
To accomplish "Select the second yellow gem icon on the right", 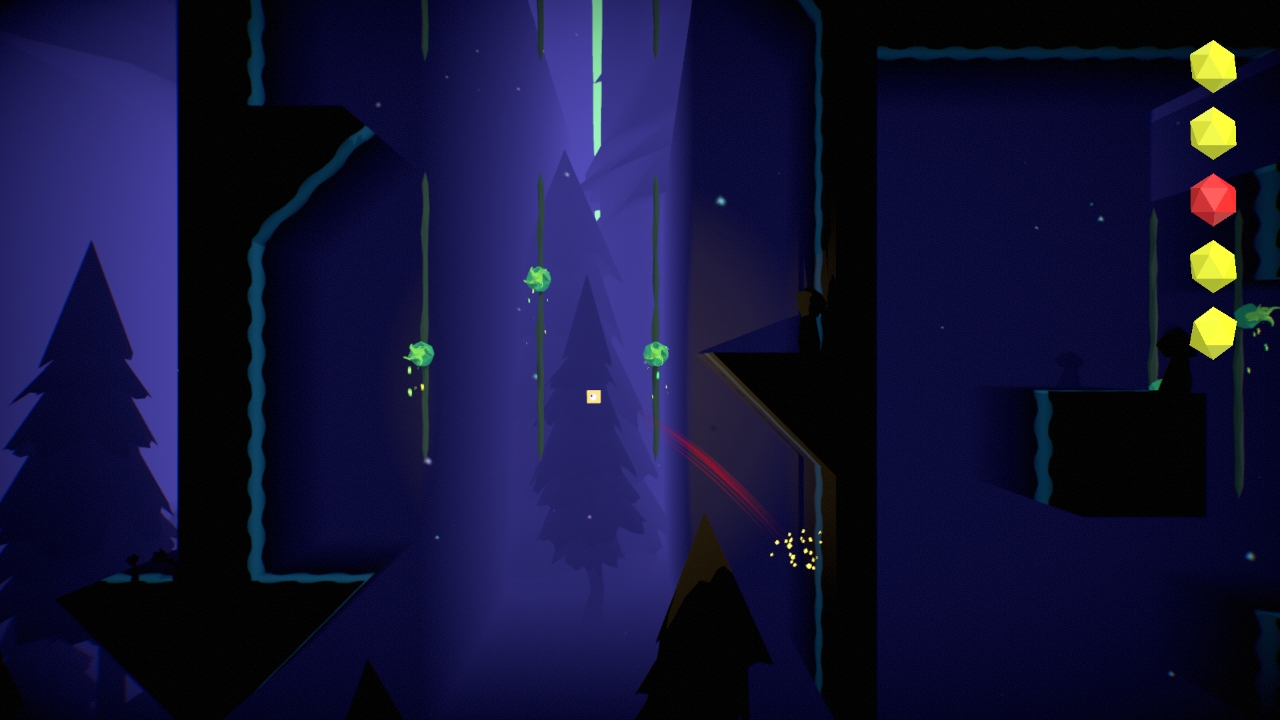I will [x=1213, y=132].
